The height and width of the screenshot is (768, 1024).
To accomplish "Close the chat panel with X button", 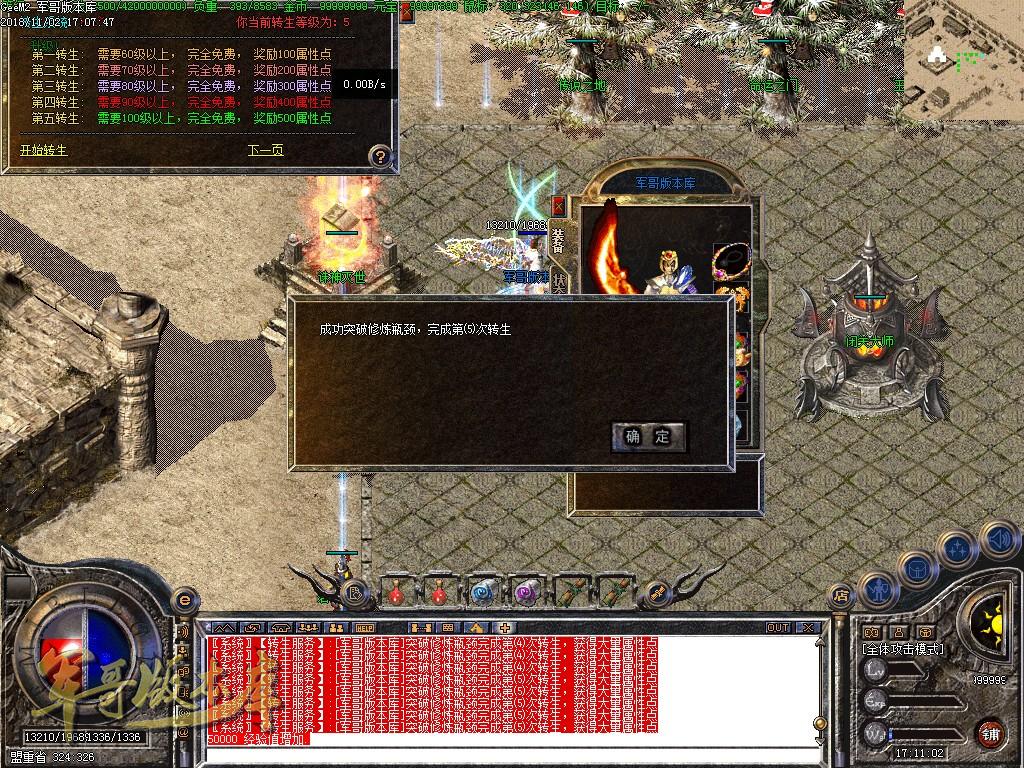I will pos(807,627).
